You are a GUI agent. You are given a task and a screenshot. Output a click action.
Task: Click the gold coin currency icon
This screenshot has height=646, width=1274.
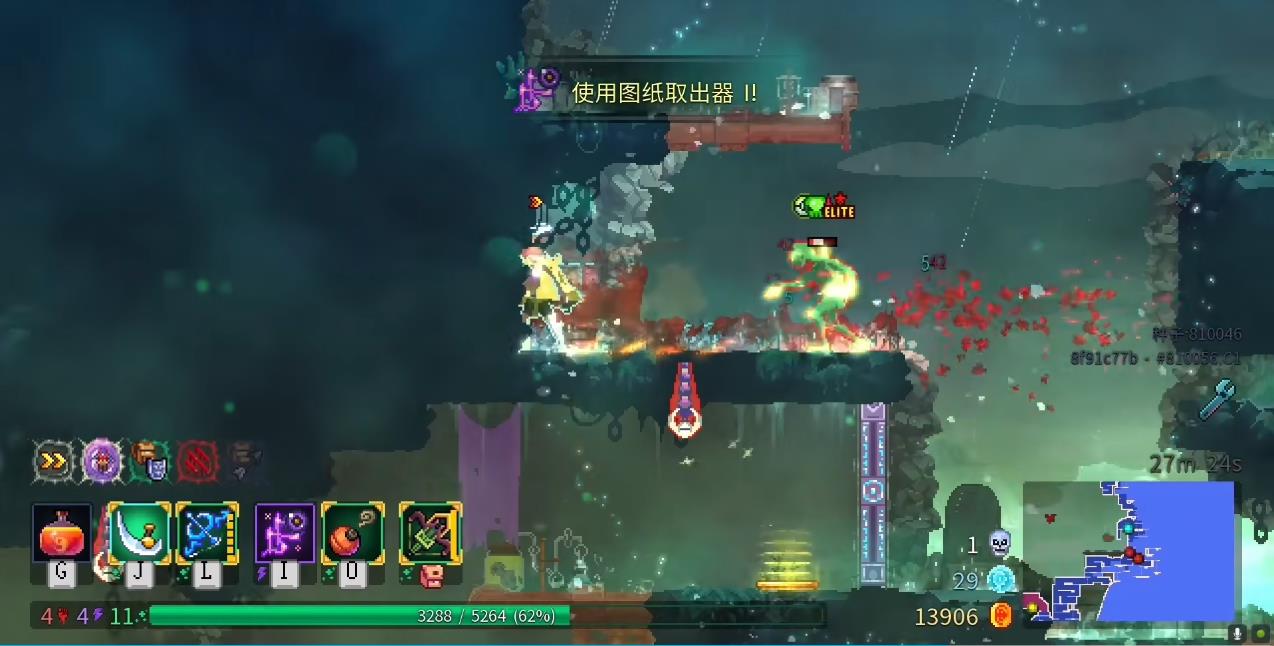click(1001, 616)
